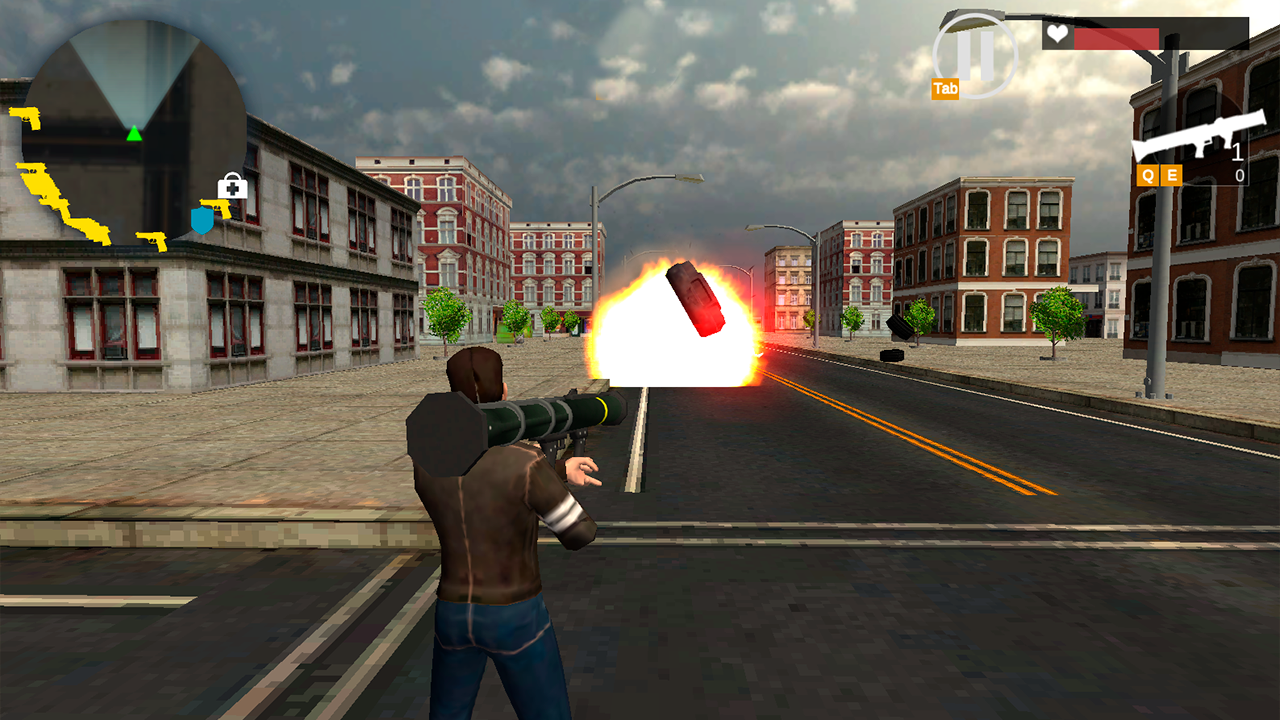Toggle the pause button at the top
1280x720 pixels.
[x=974, y=54]
